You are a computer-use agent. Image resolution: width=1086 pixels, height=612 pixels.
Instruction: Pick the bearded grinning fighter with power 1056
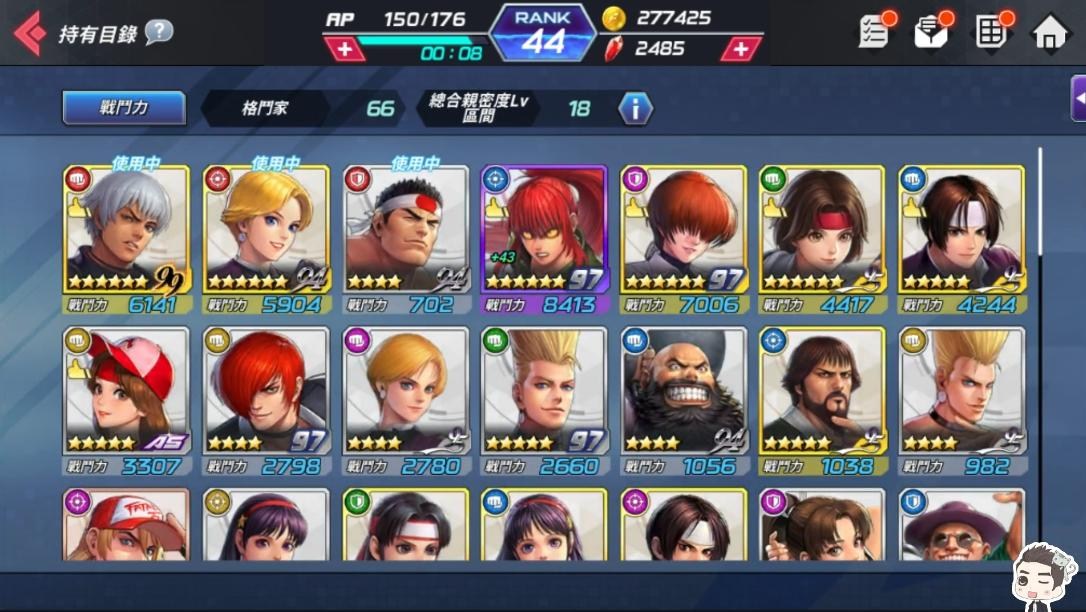(683, 401)
